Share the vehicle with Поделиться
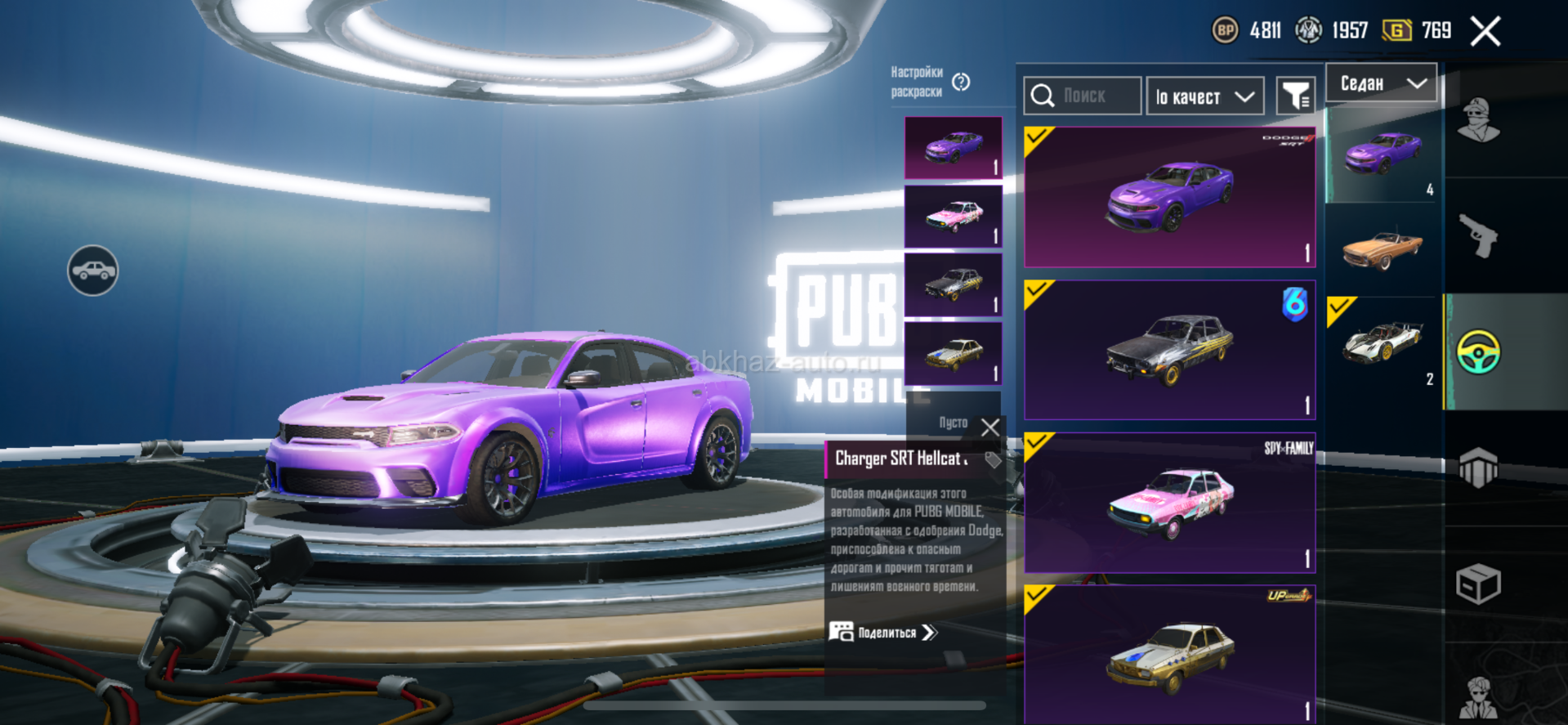The height and width of the screenshot is (725, 1568). (x=884, y=633)
